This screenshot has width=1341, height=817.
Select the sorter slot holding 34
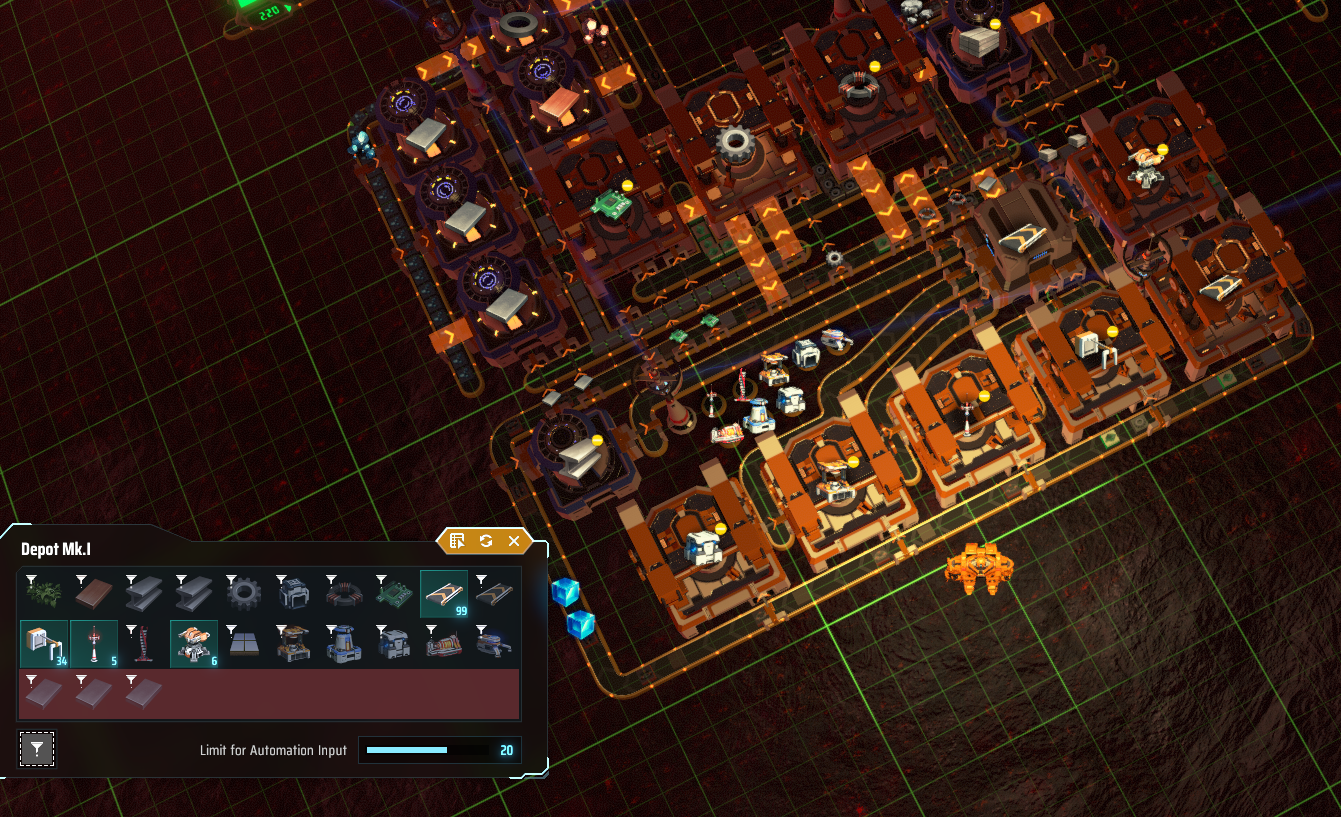tap(44, 644)
